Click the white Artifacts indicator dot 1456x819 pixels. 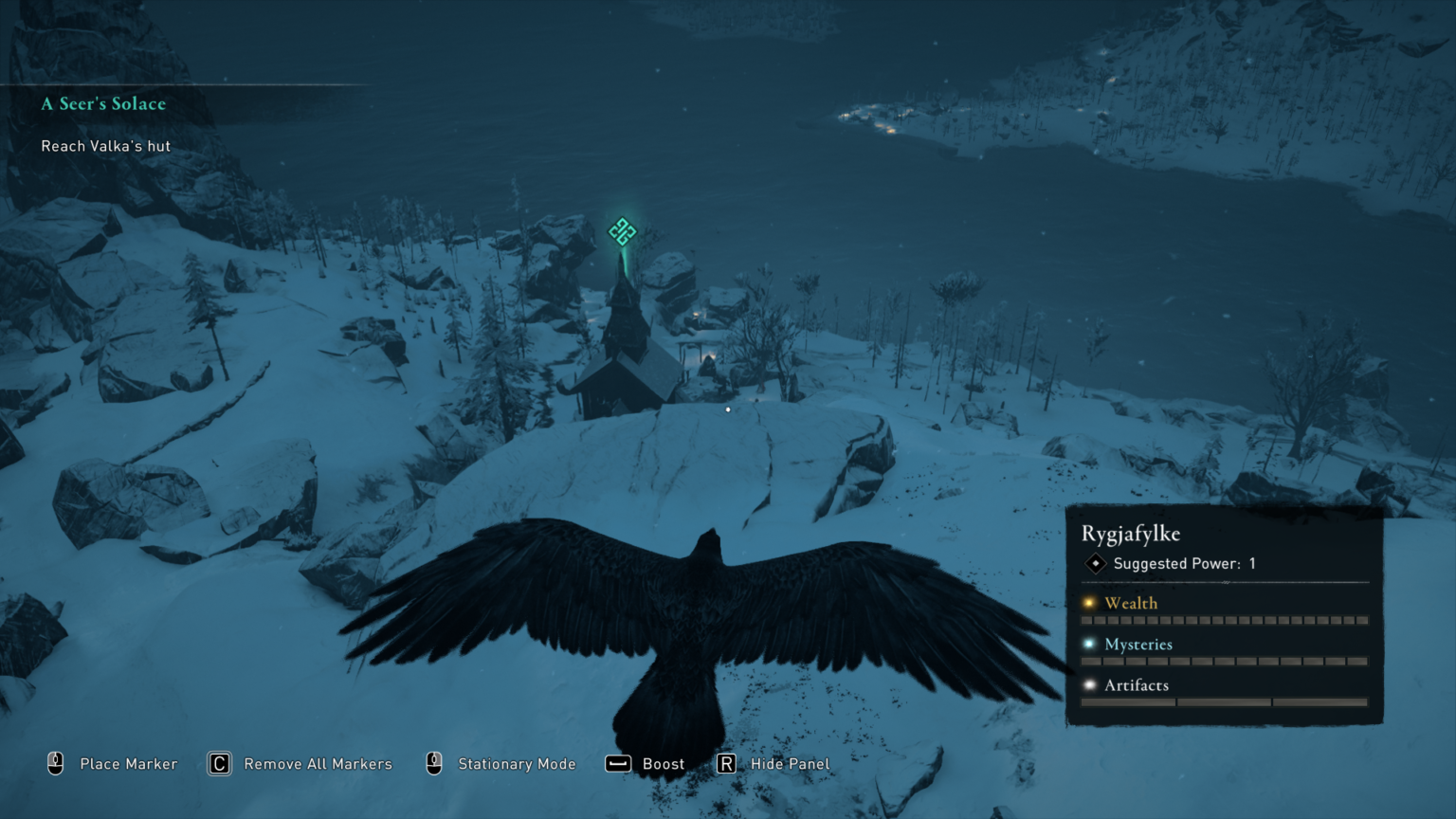(1089, 684)
